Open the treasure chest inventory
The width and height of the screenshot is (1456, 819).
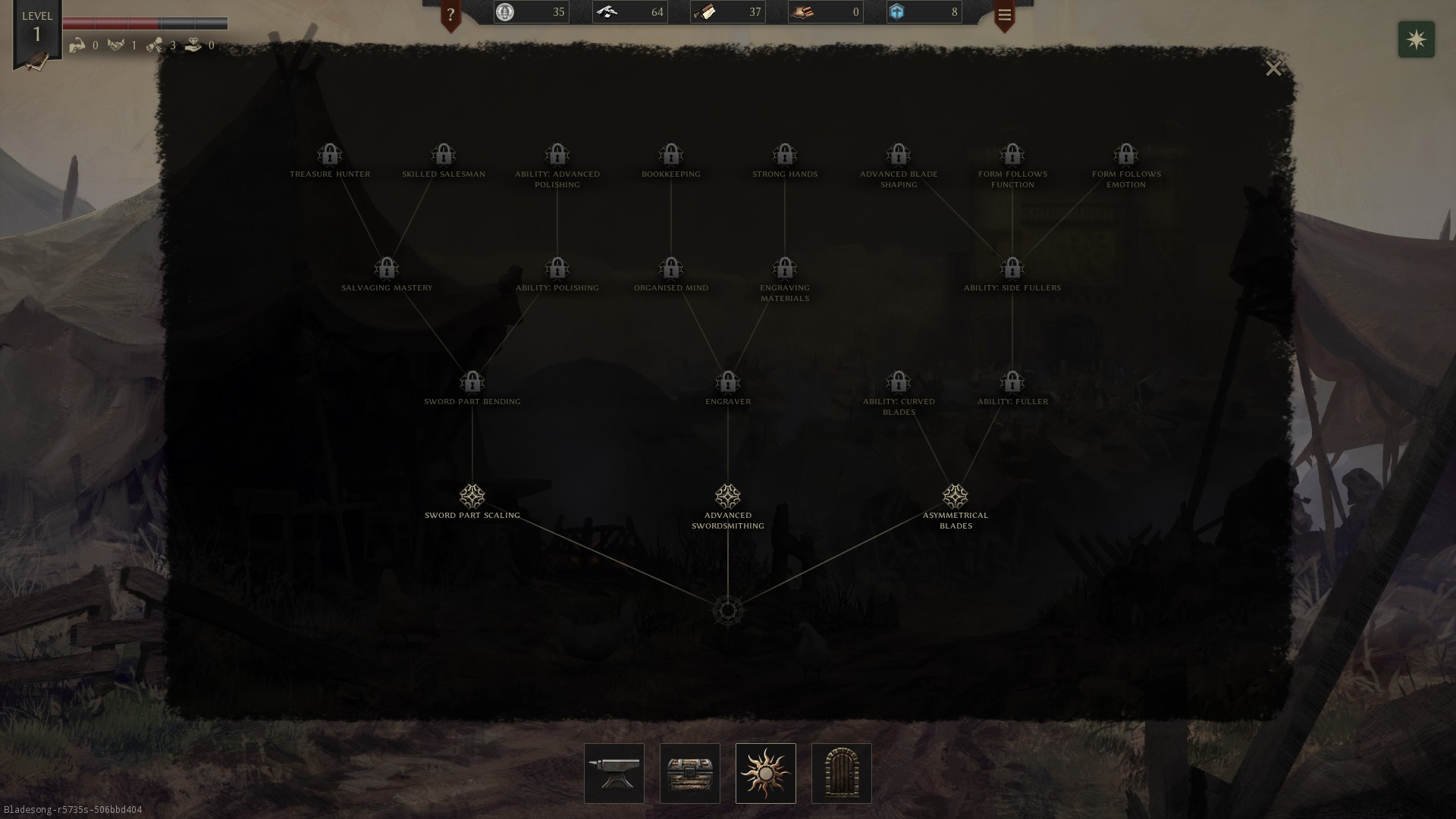click(x=690, y=773)
